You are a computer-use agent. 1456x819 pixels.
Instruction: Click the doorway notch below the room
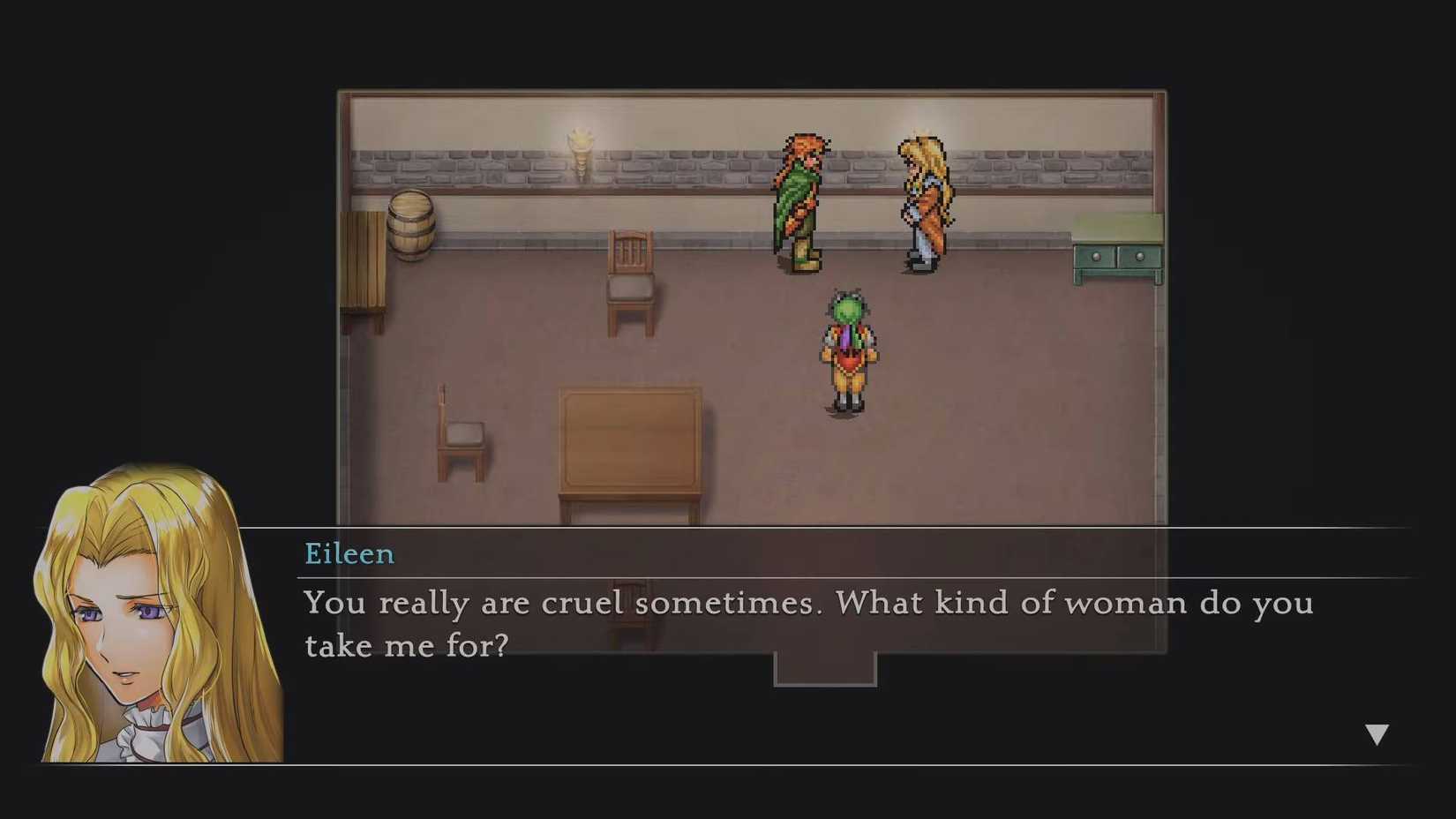coord(823,669)
